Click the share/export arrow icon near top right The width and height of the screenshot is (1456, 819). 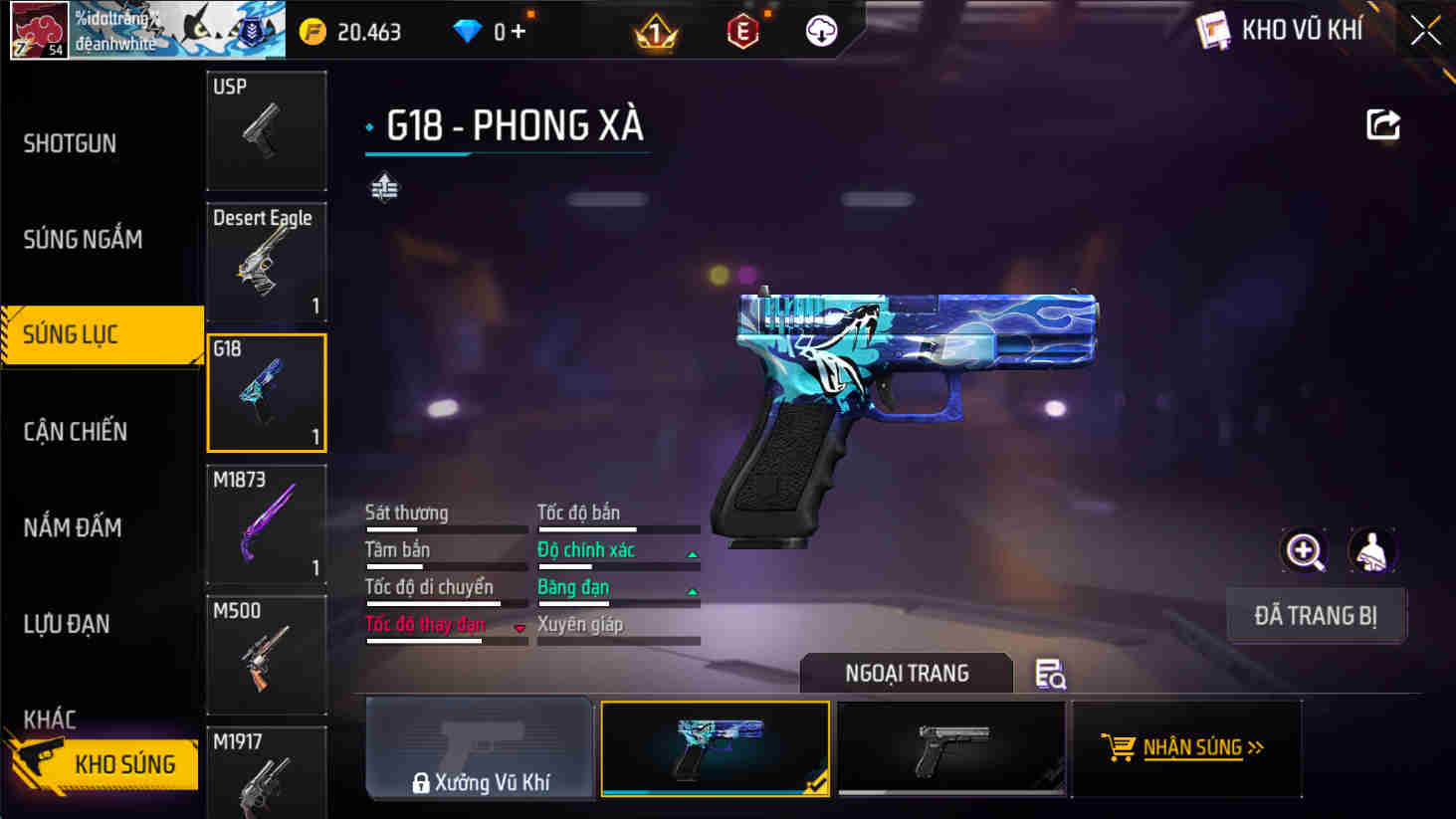pyautogui.click(x=1382, y=125)
